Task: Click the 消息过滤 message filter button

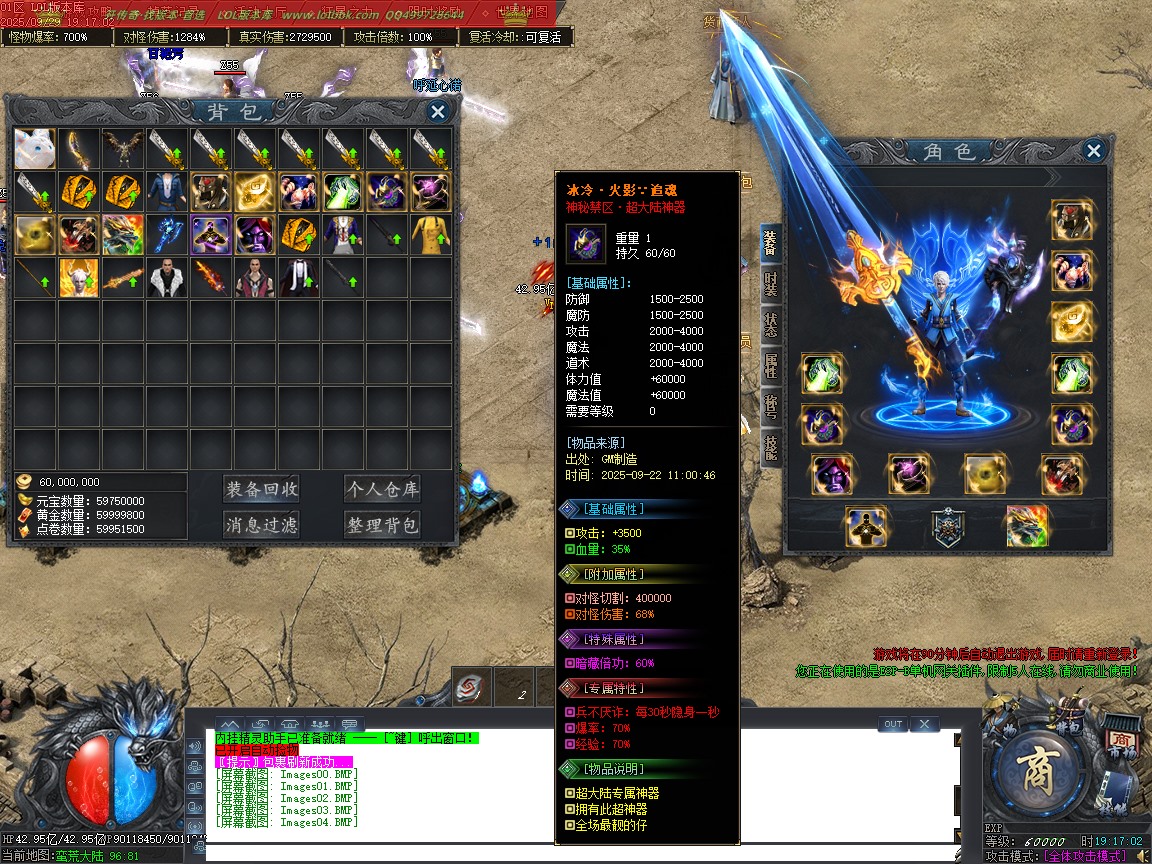Action: [x=261, y=524]
